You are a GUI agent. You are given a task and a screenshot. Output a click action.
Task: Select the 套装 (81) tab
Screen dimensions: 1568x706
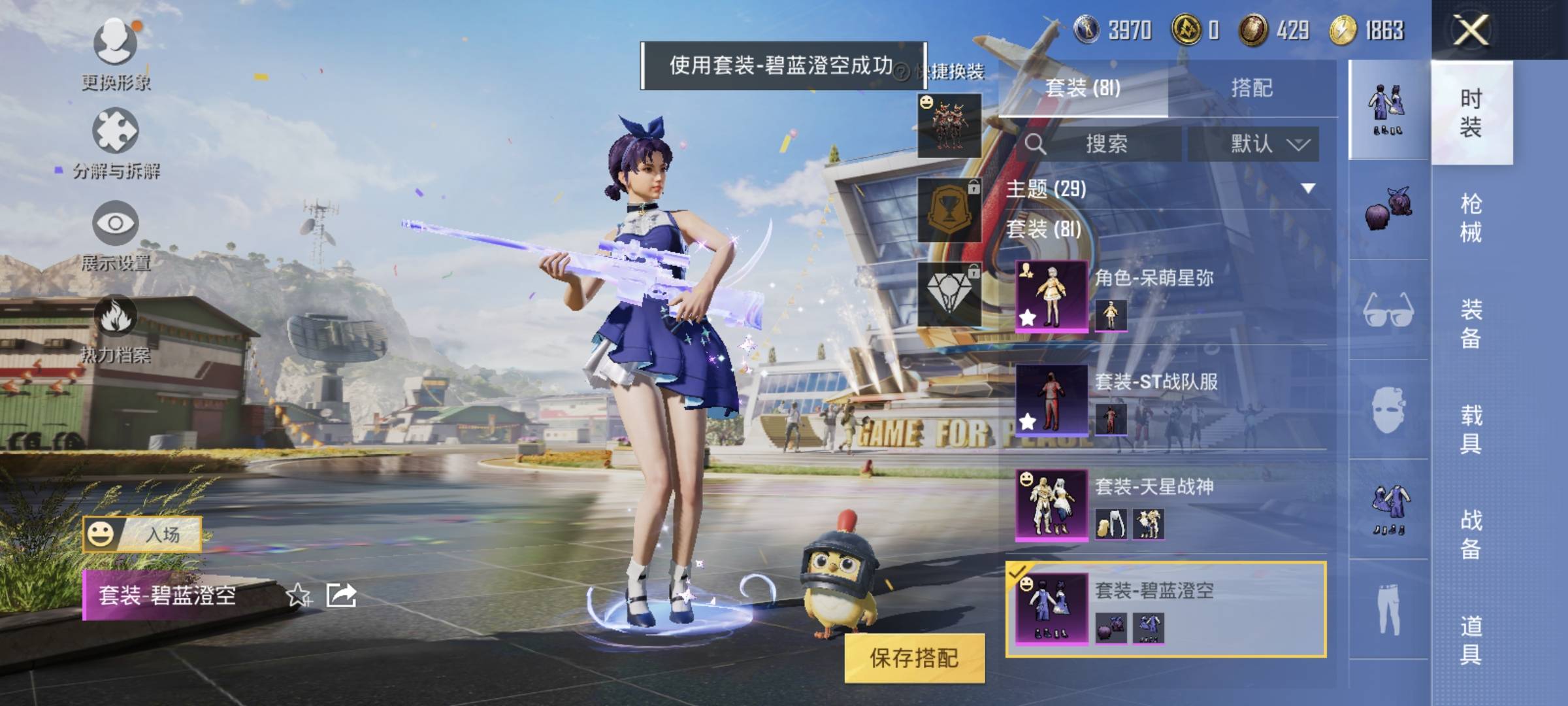pyautogui.click(x=1083, y=88)
